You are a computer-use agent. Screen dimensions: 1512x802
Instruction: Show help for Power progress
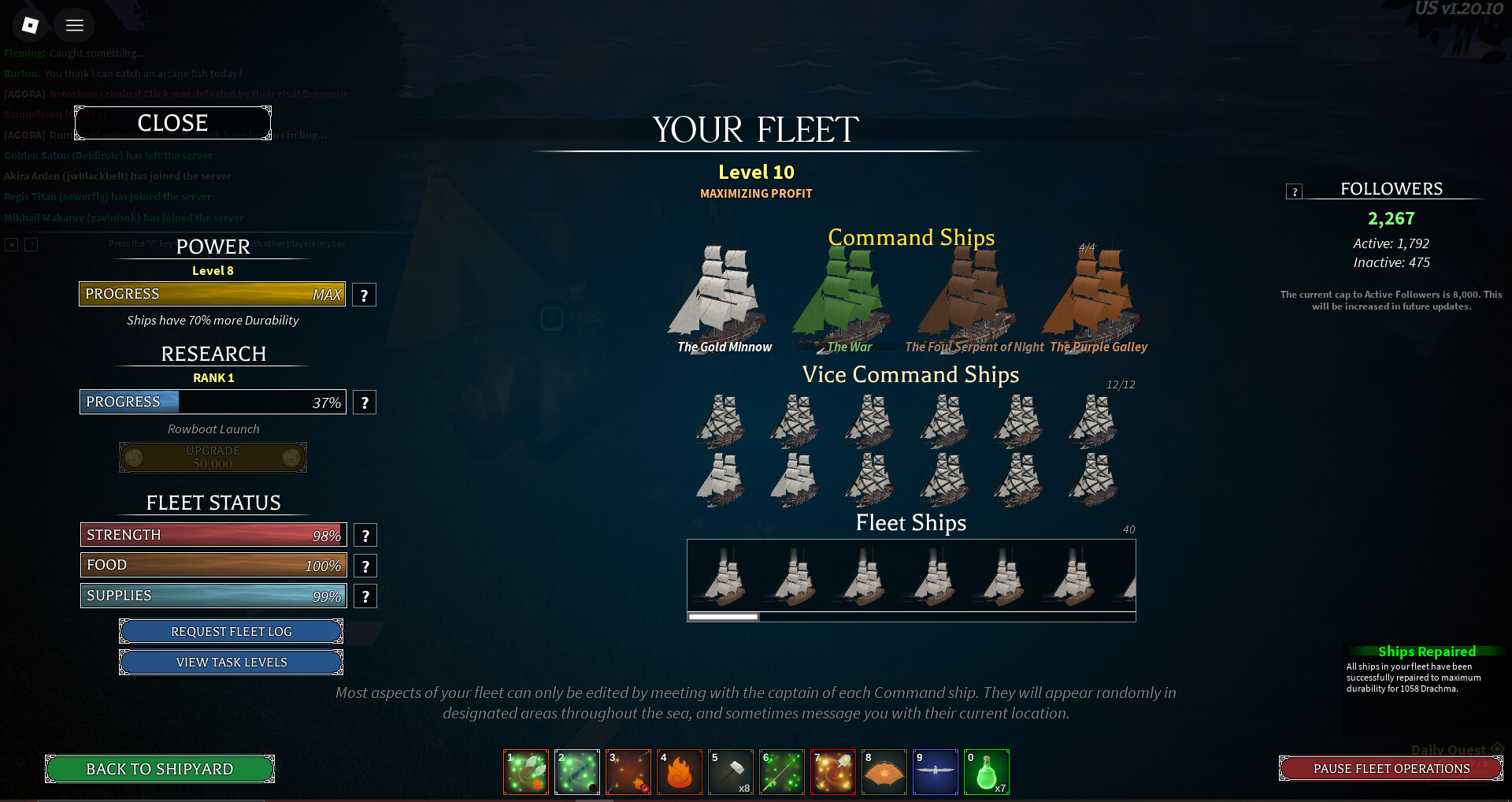tap(364, 295)
